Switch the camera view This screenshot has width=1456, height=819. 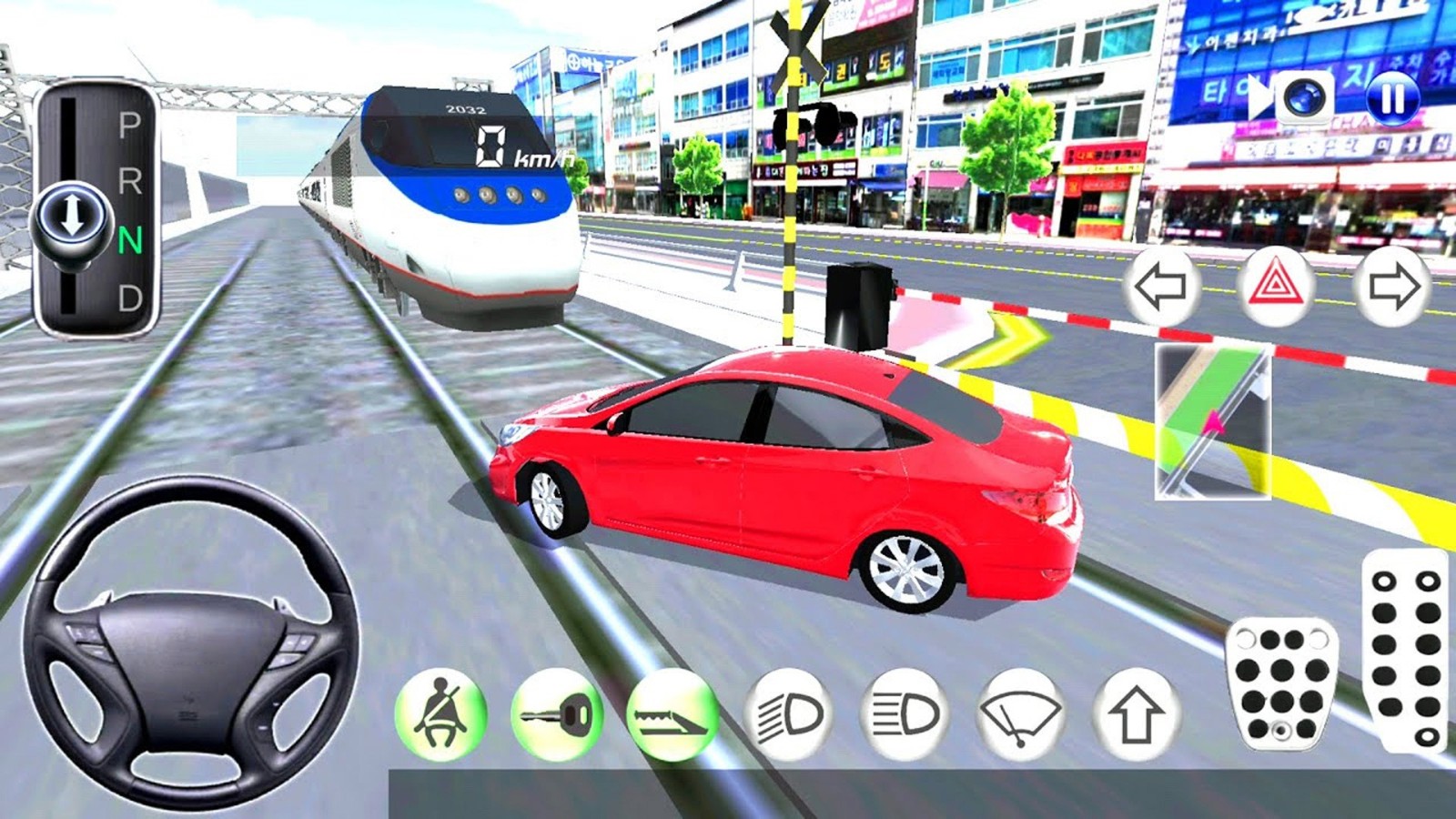tap(1303, 97)
